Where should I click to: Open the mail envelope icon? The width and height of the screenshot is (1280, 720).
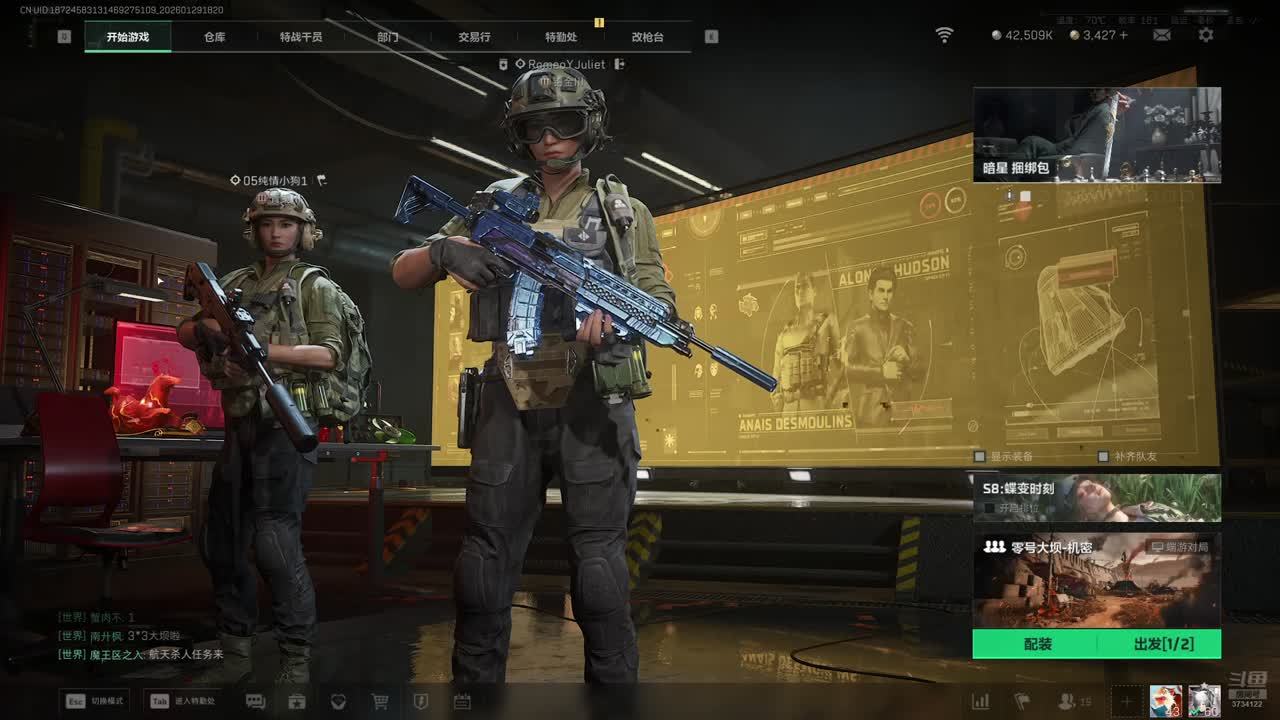[1162, 35]
